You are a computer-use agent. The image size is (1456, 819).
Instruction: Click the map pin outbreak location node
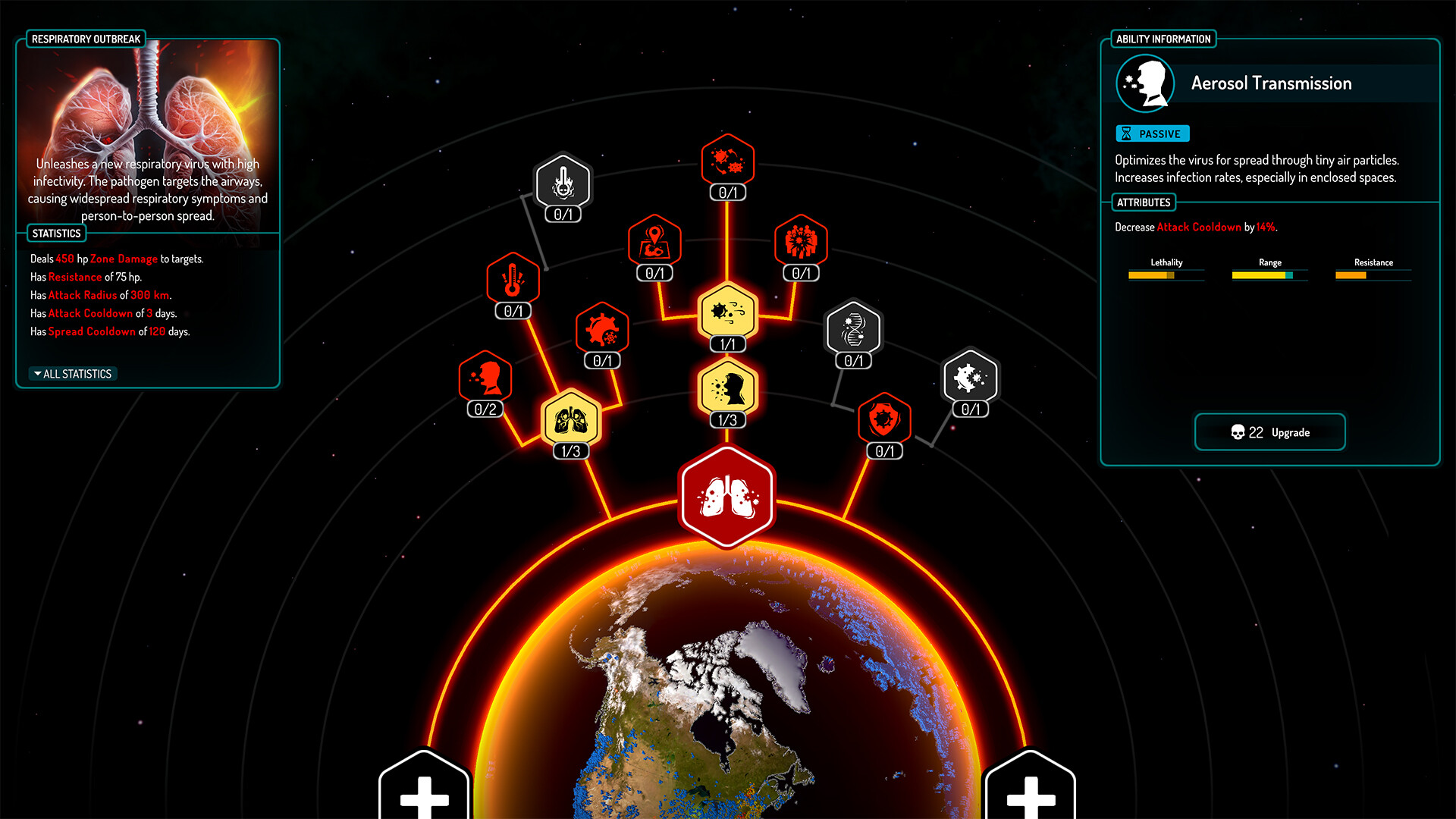tap(654, 243)
